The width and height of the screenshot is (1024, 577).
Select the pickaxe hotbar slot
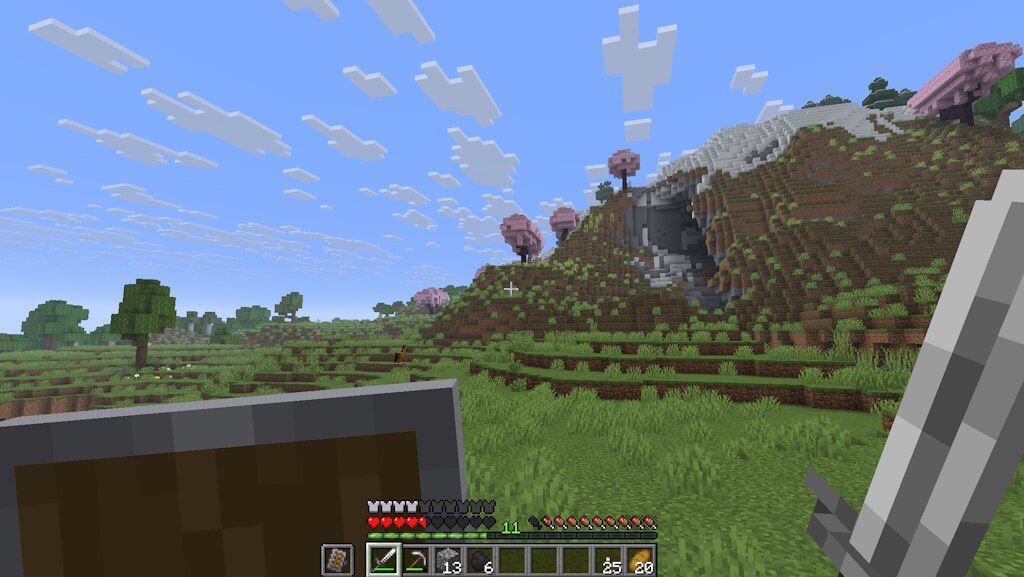point(415,560)
